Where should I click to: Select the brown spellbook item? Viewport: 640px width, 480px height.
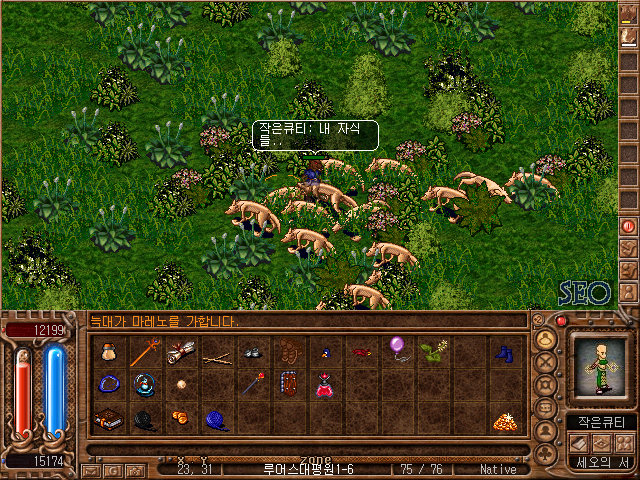[109, 420]
